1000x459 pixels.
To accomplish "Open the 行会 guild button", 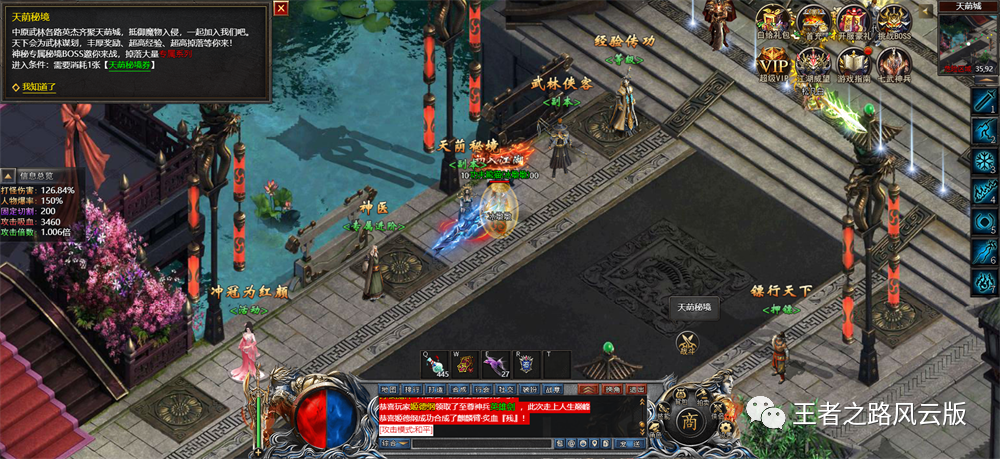I will pyautogui.click(x=482, y=389).
